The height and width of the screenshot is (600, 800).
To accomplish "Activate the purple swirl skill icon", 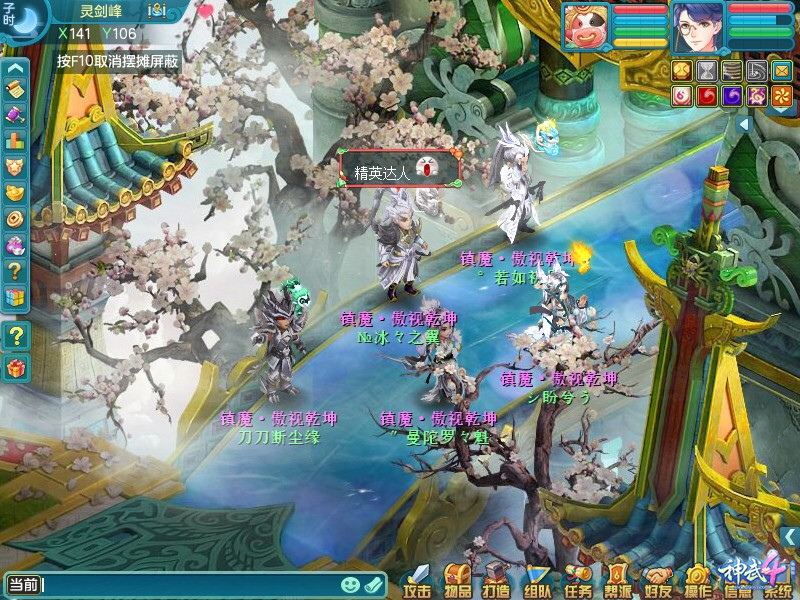I will coord(732,95).
